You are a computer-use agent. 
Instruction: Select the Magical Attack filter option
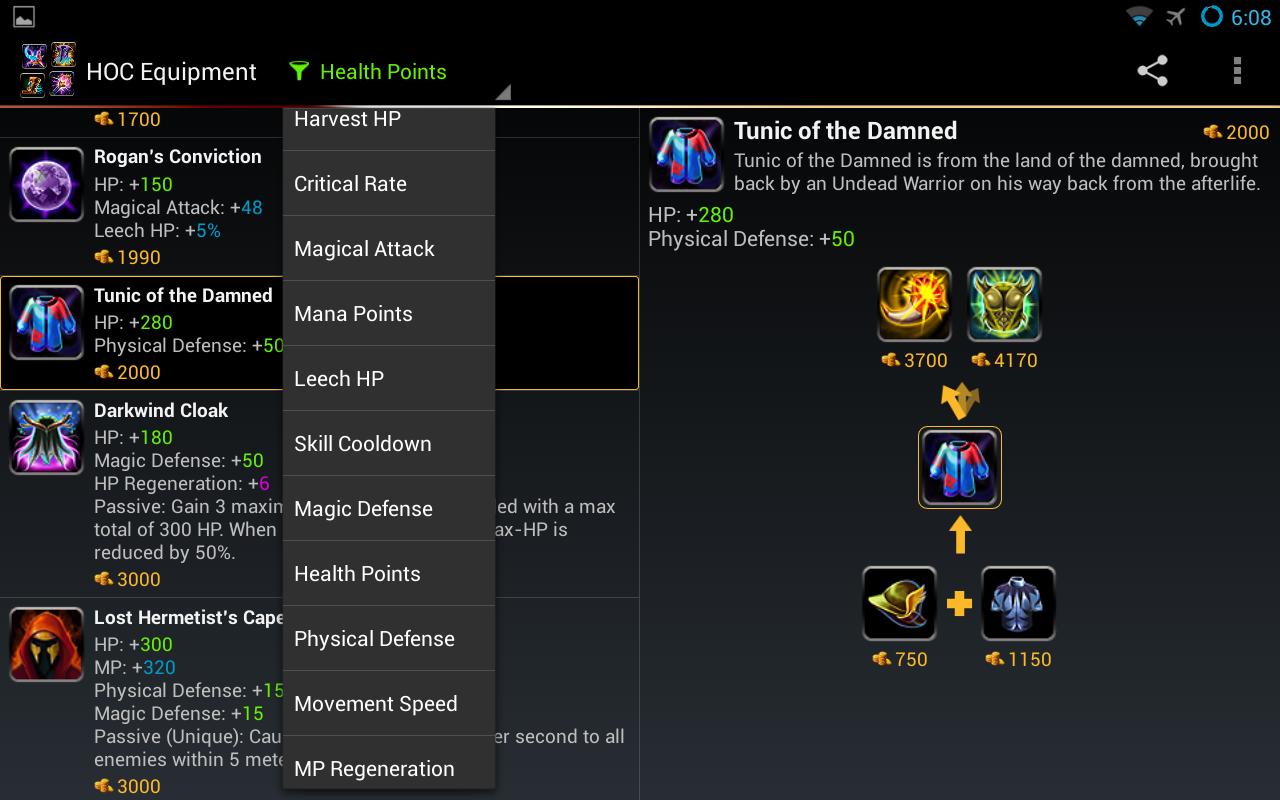tap(388, 249)
